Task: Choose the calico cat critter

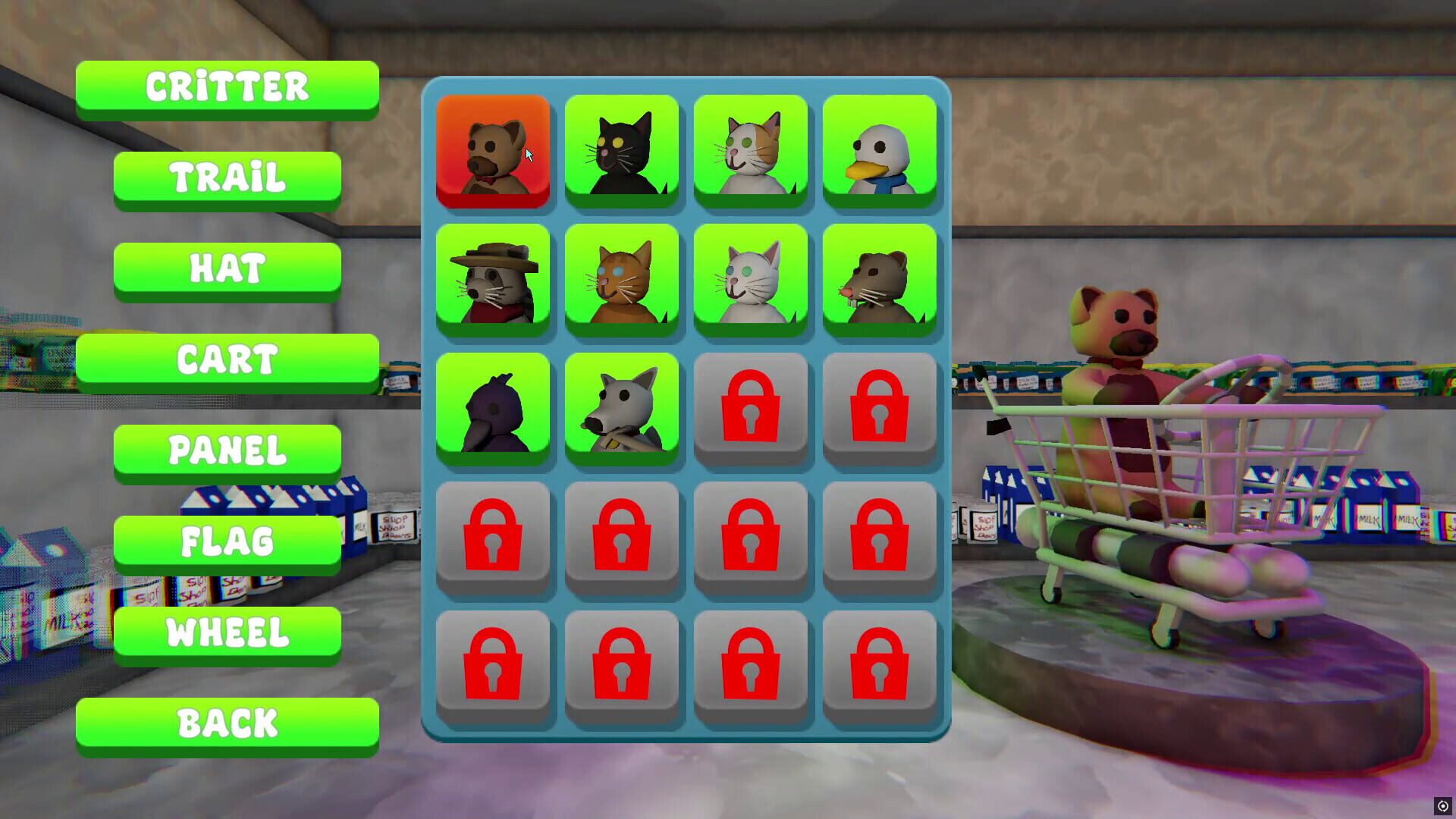Action: (751, 149)
